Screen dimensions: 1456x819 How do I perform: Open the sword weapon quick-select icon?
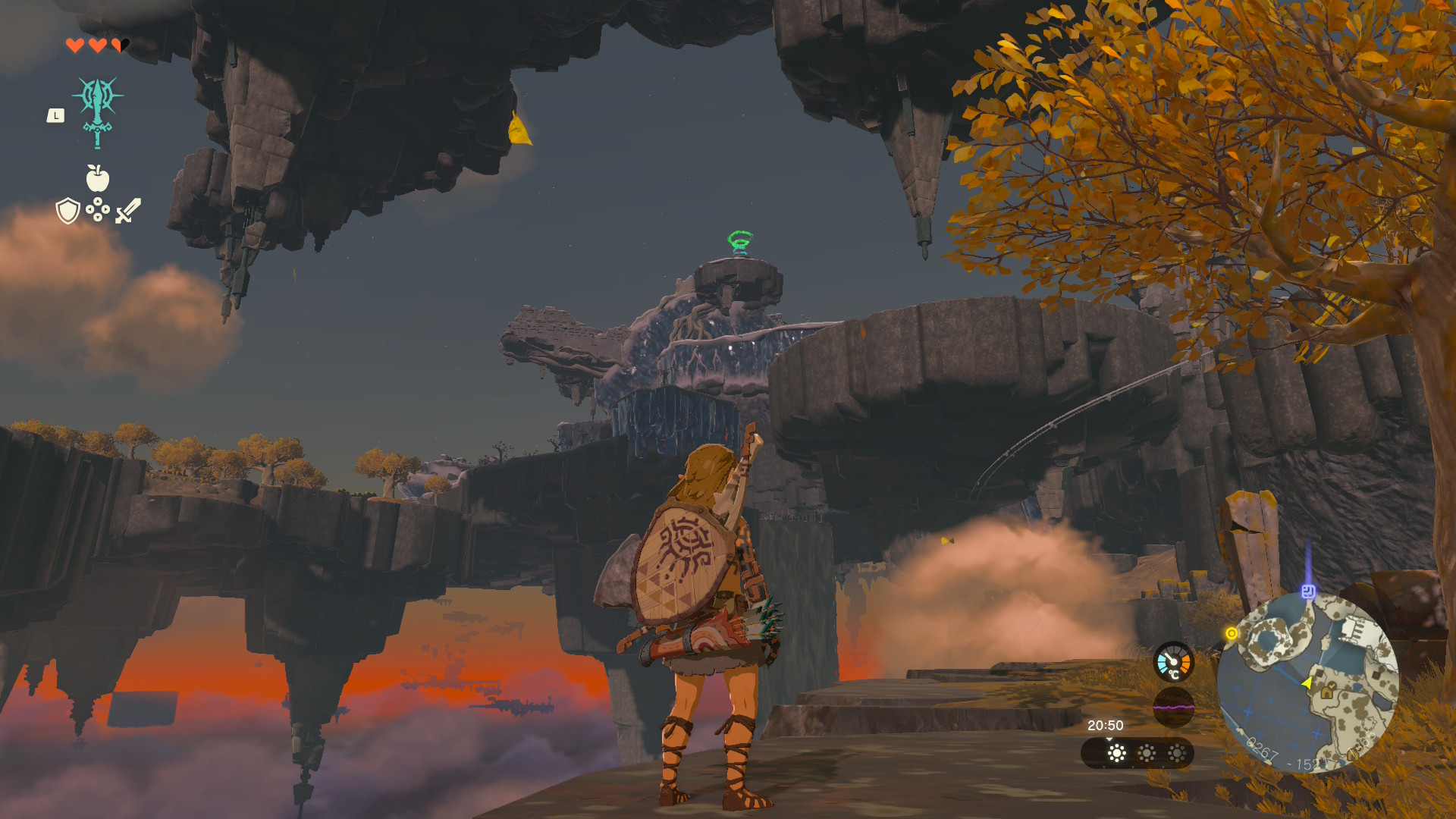[x=128, y=211]
